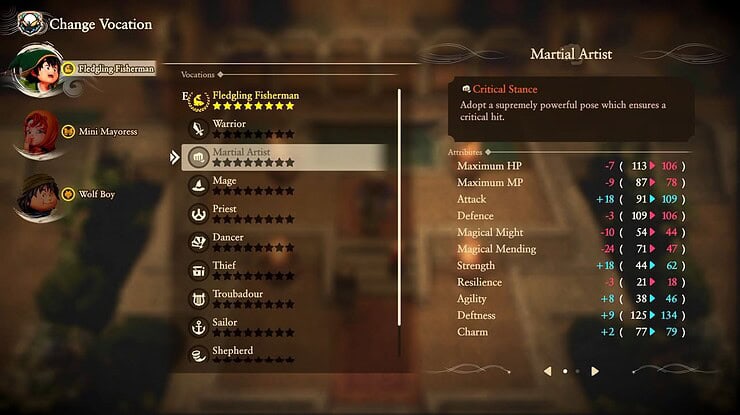Select the green-hat hero character portrait
Screen dimensions: 740x415
click(35, 68)
